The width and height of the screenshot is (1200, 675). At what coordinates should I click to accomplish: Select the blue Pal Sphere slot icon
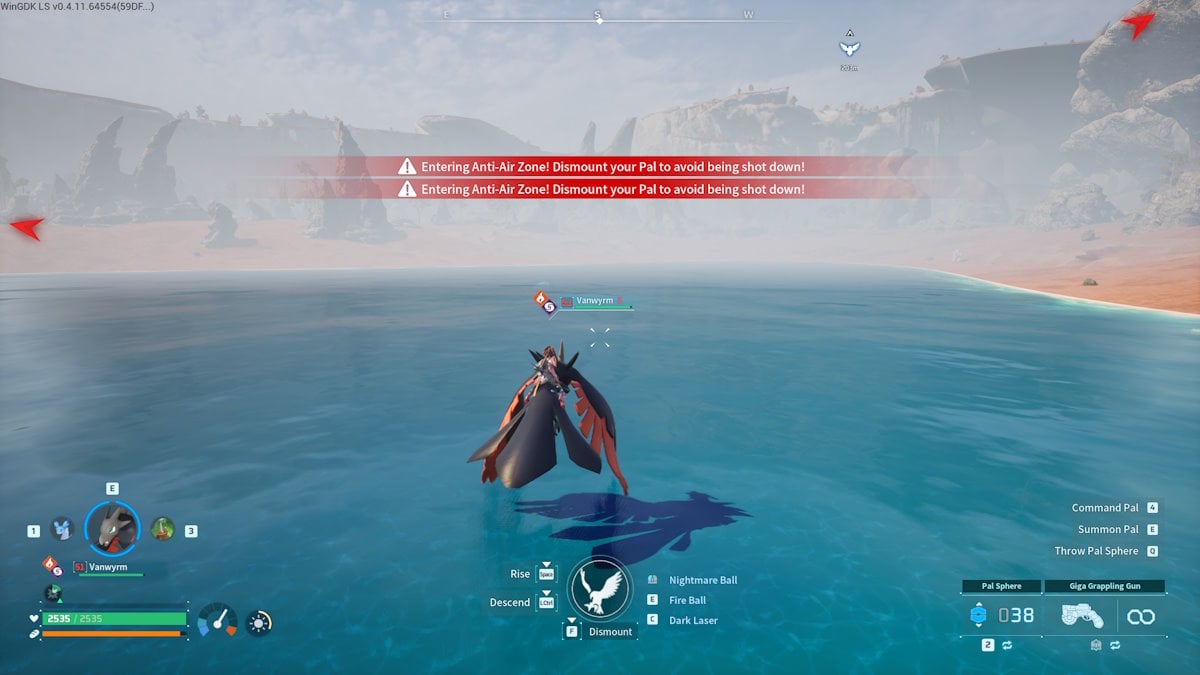978,616
